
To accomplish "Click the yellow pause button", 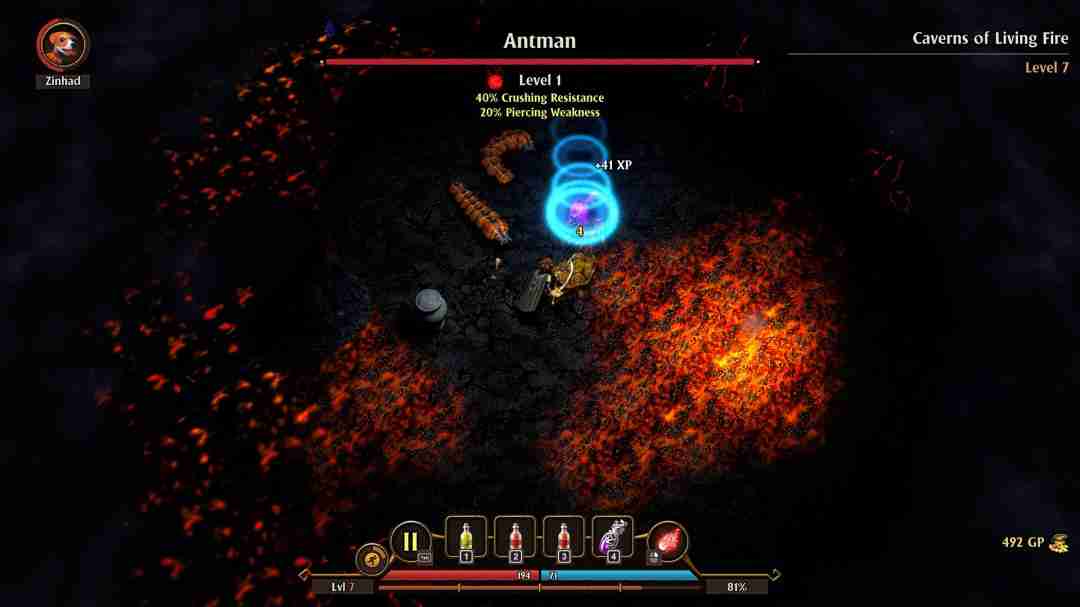I will [410, 542].
